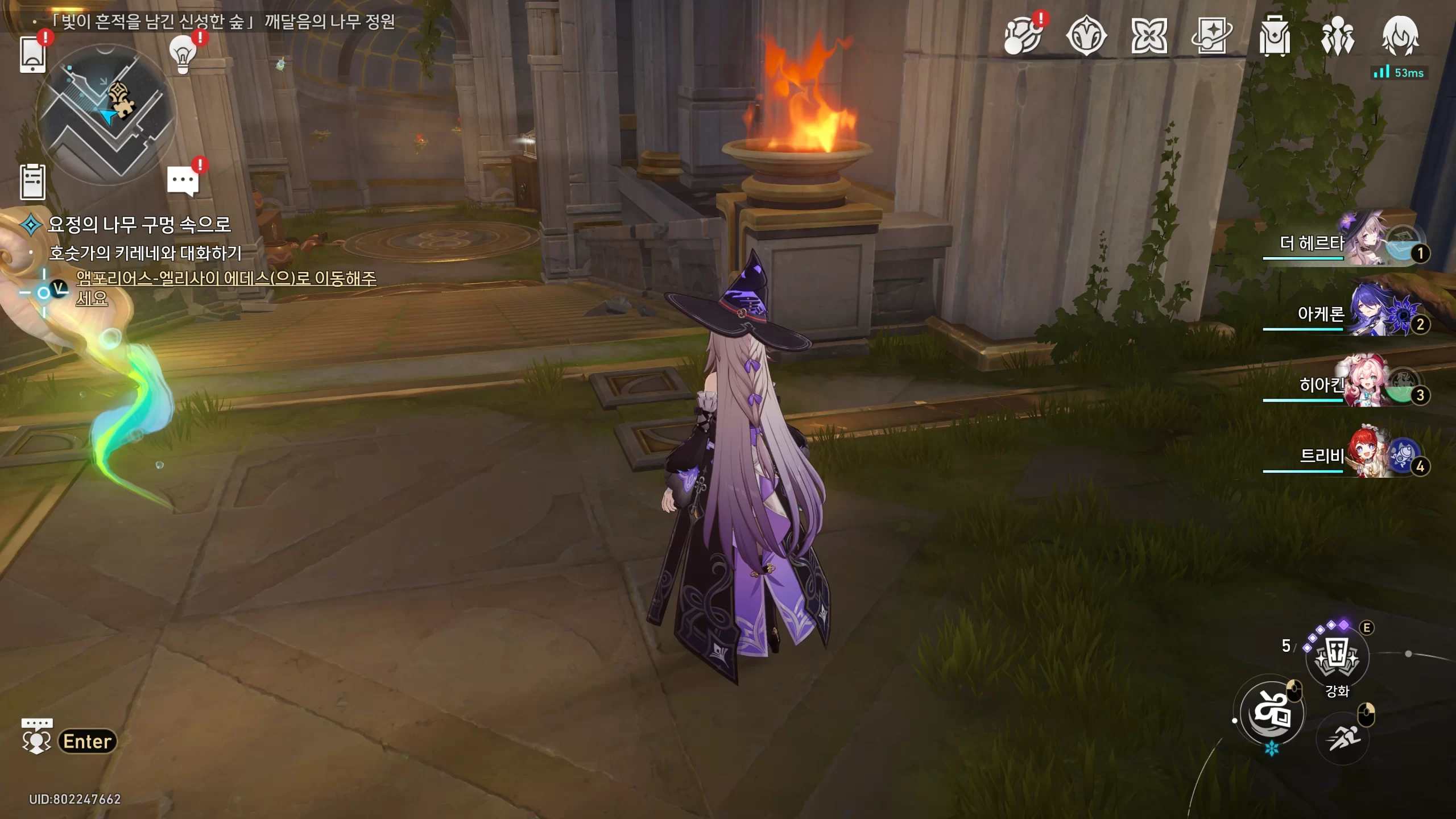Open the four-petal flower icon in top bar

pyautogui.click(x=1149, y=36)
